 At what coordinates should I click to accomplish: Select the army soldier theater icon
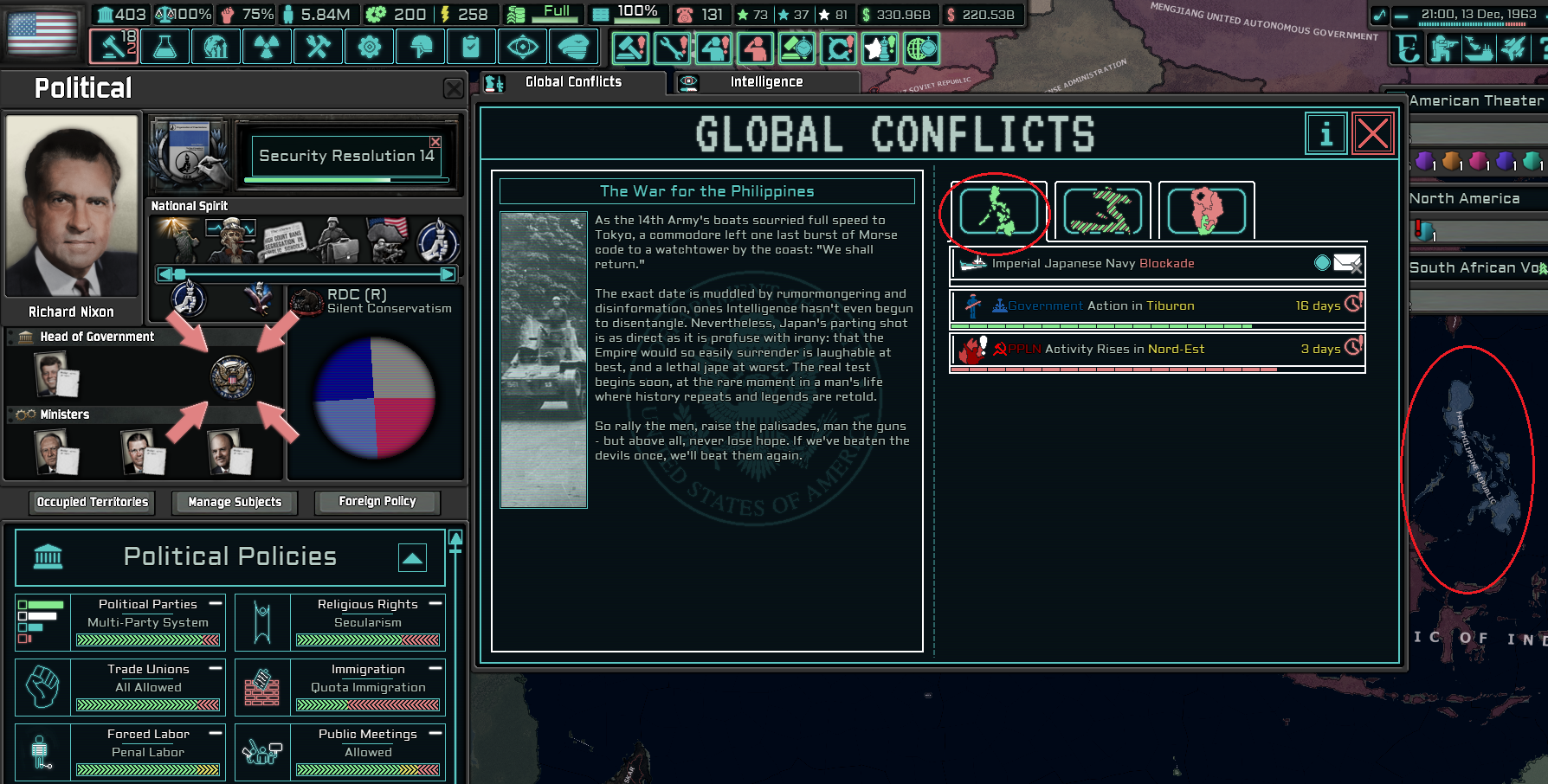[x=1442, y=49]
